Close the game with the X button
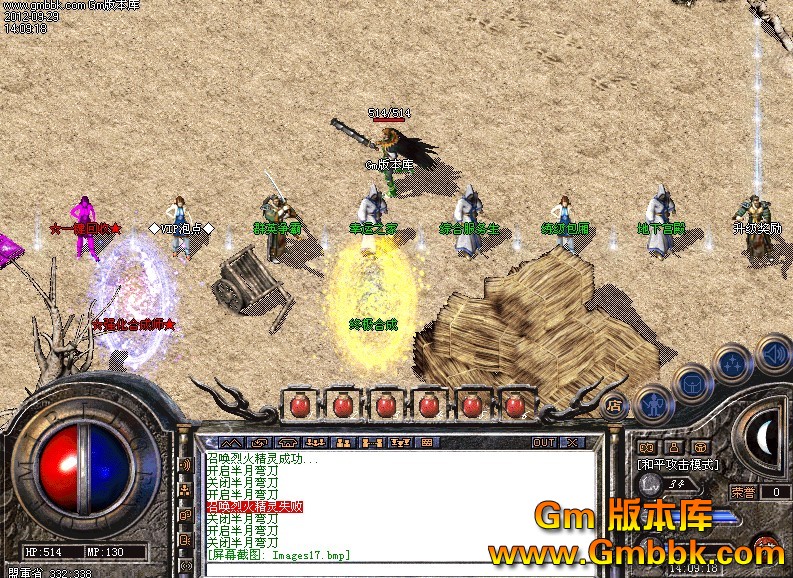The width and height of the screenshot is (793, 578). 572,442
